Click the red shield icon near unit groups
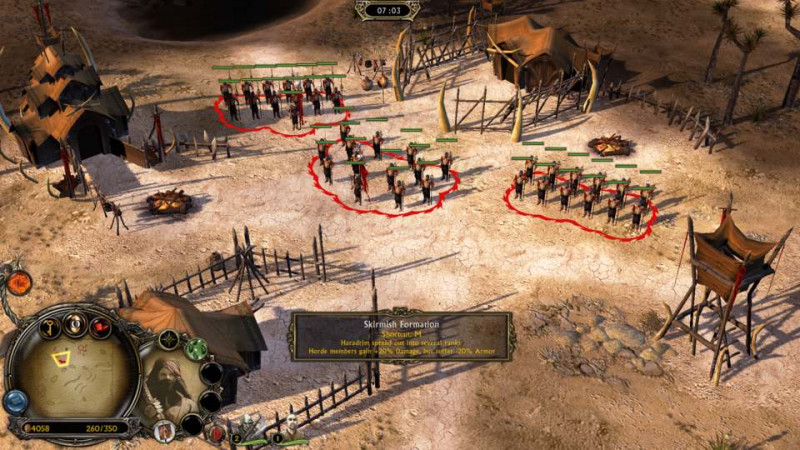The width and height of the screenshot is (800, 450). point(217,433)
